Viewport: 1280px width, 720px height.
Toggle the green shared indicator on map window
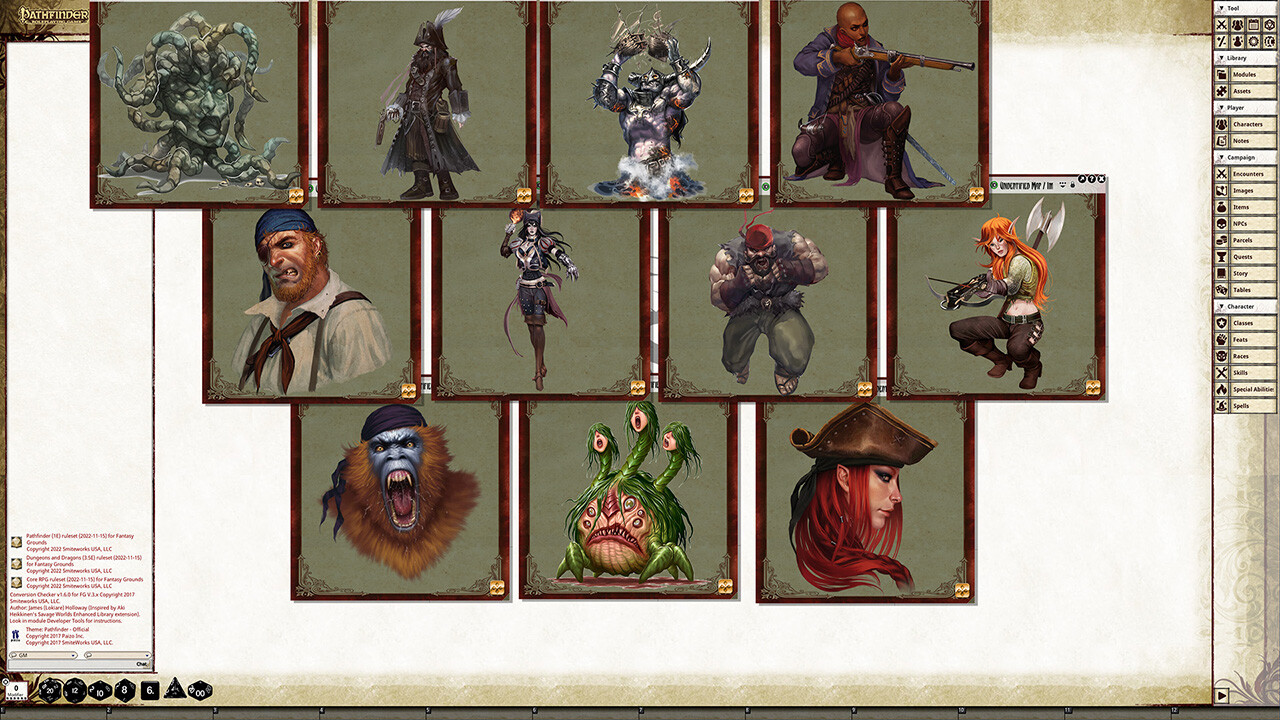[992, 184]
